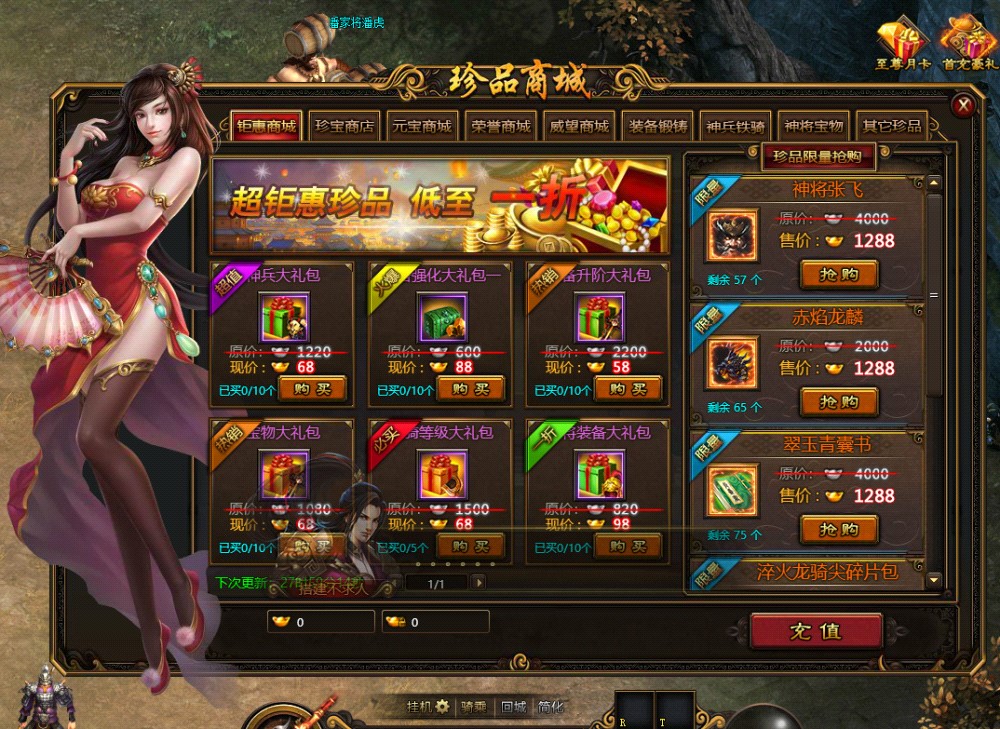Open the 其它珍品 tab
The width and height of the screenshot is (1000, 729).
click(x=891, y=127)
